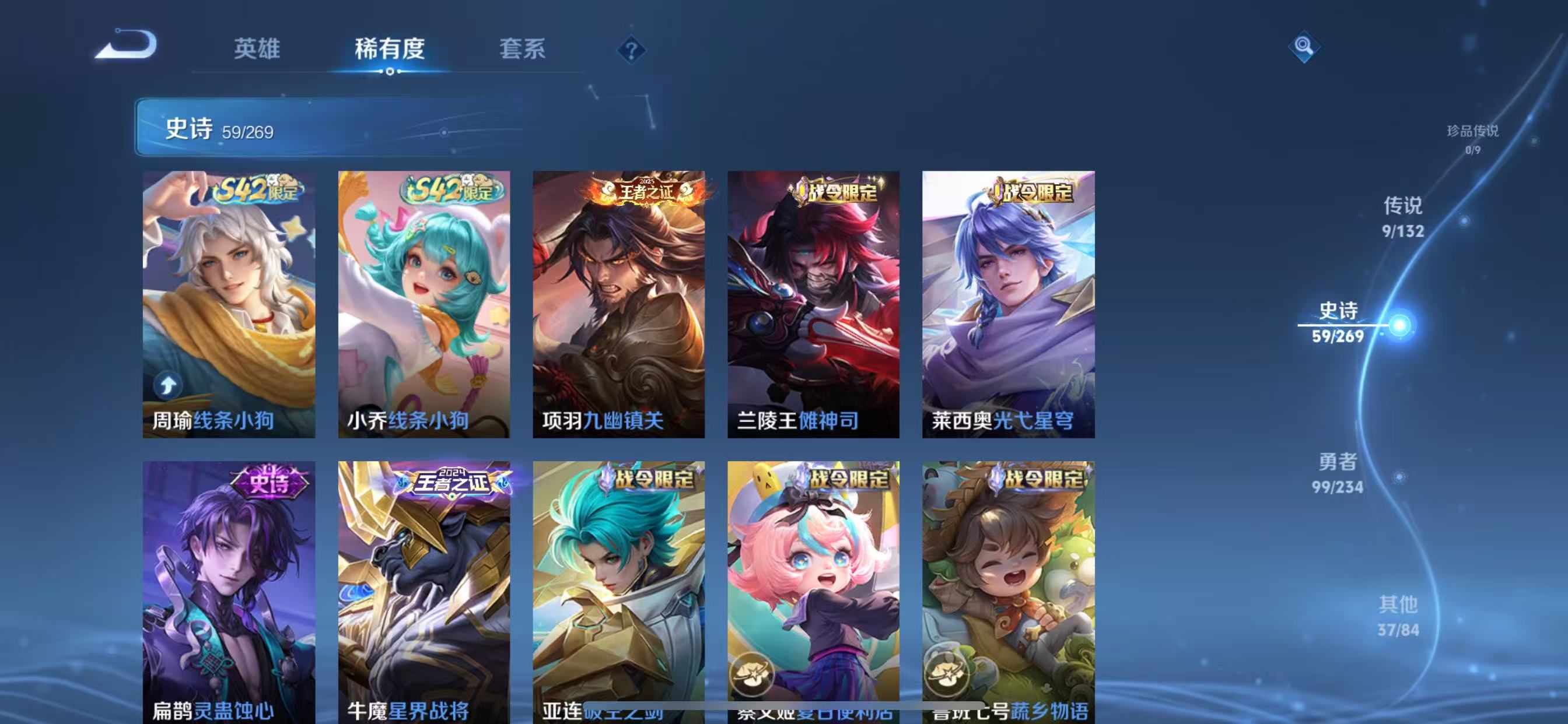Image resolution: width=1568 pixels, height=724 pixels.
Task: Switch to the 套系 tab
Action: point(521,51)
